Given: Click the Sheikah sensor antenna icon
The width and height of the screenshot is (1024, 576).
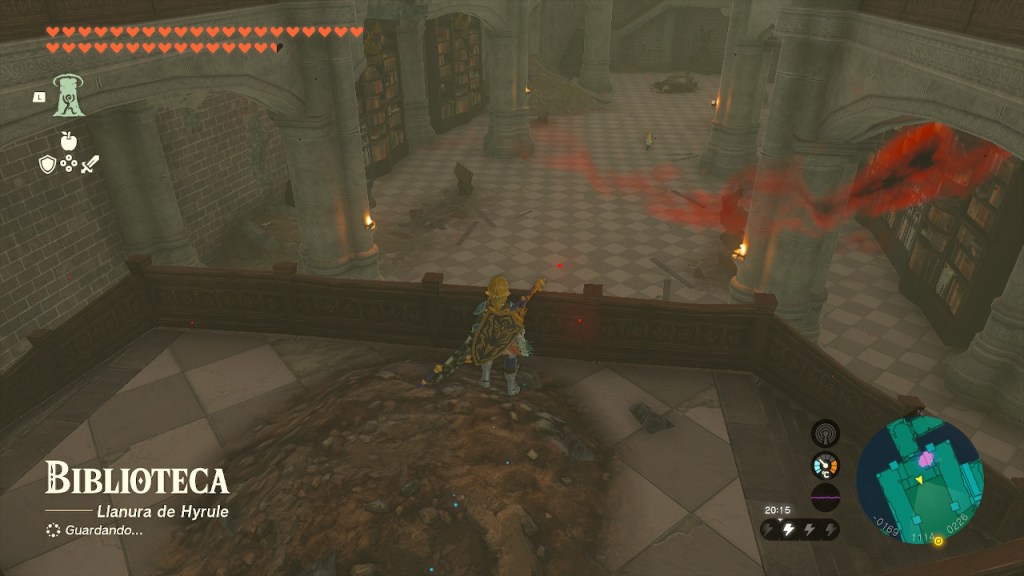Looking at the screenshot, I should tap(825, 432).
